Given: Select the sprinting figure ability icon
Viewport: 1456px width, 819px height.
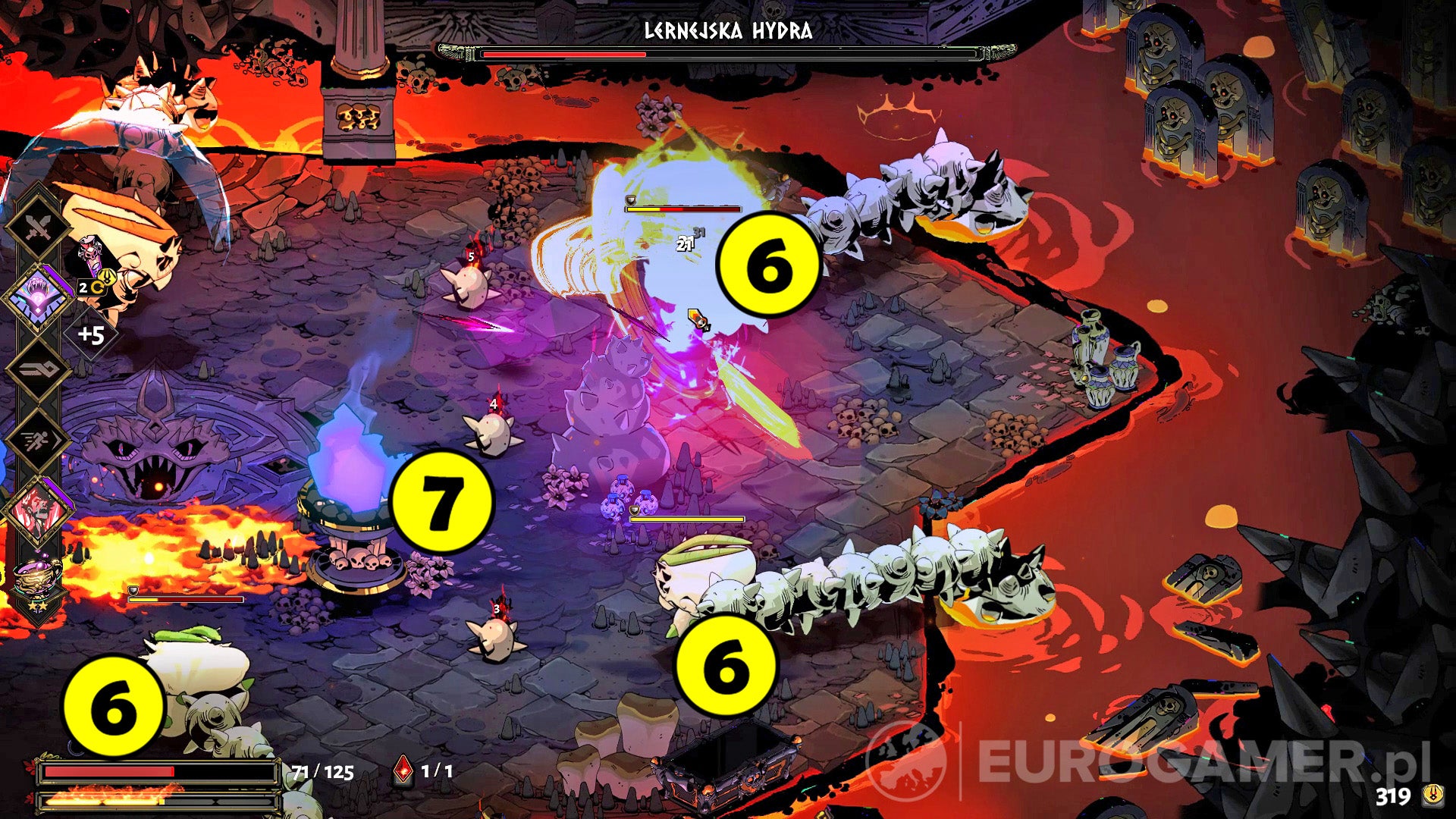Looking at the screenshot, I should (x=38, y=441).
